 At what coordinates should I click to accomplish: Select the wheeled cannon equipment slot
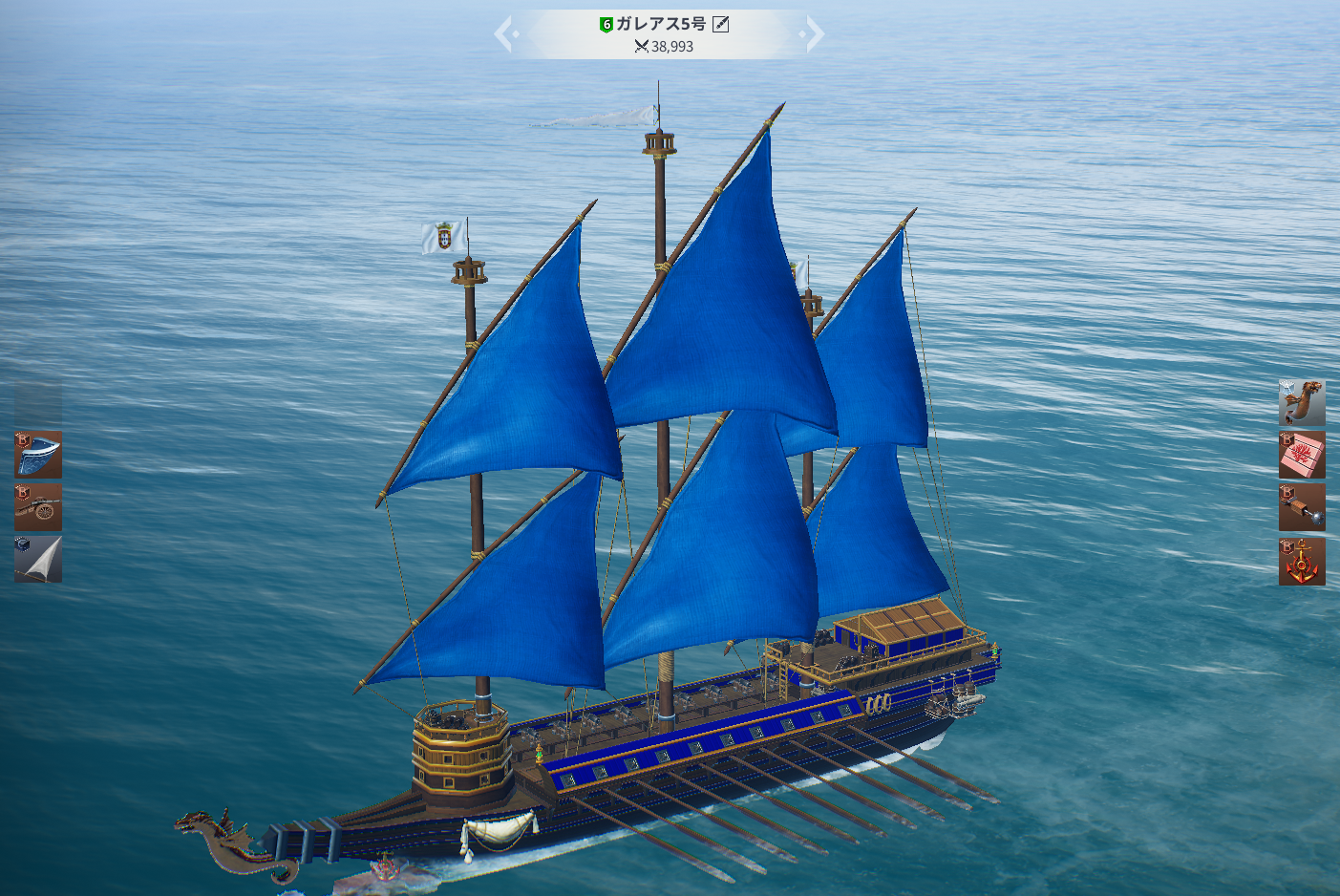(38, 507)
